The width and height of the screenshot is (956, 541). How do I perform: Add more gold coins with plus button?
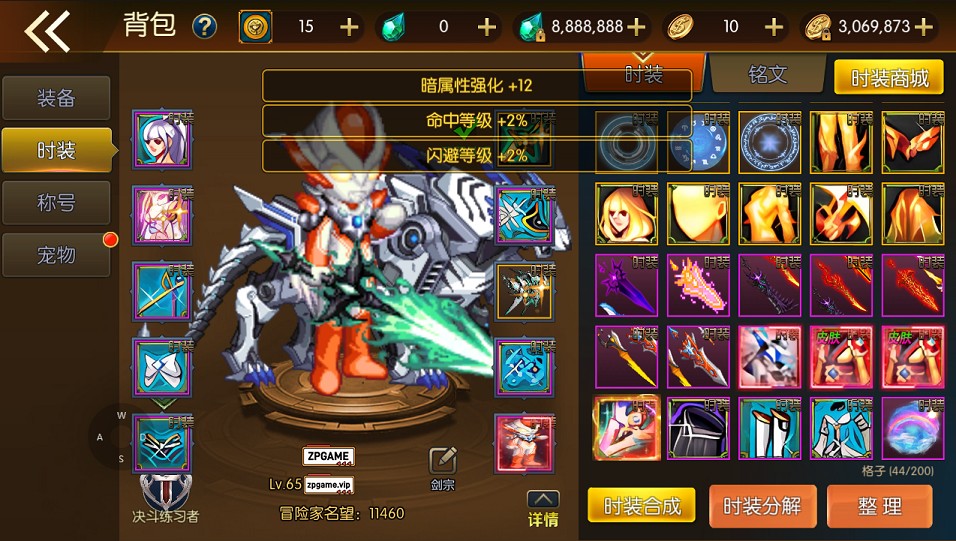coord(923,27)
